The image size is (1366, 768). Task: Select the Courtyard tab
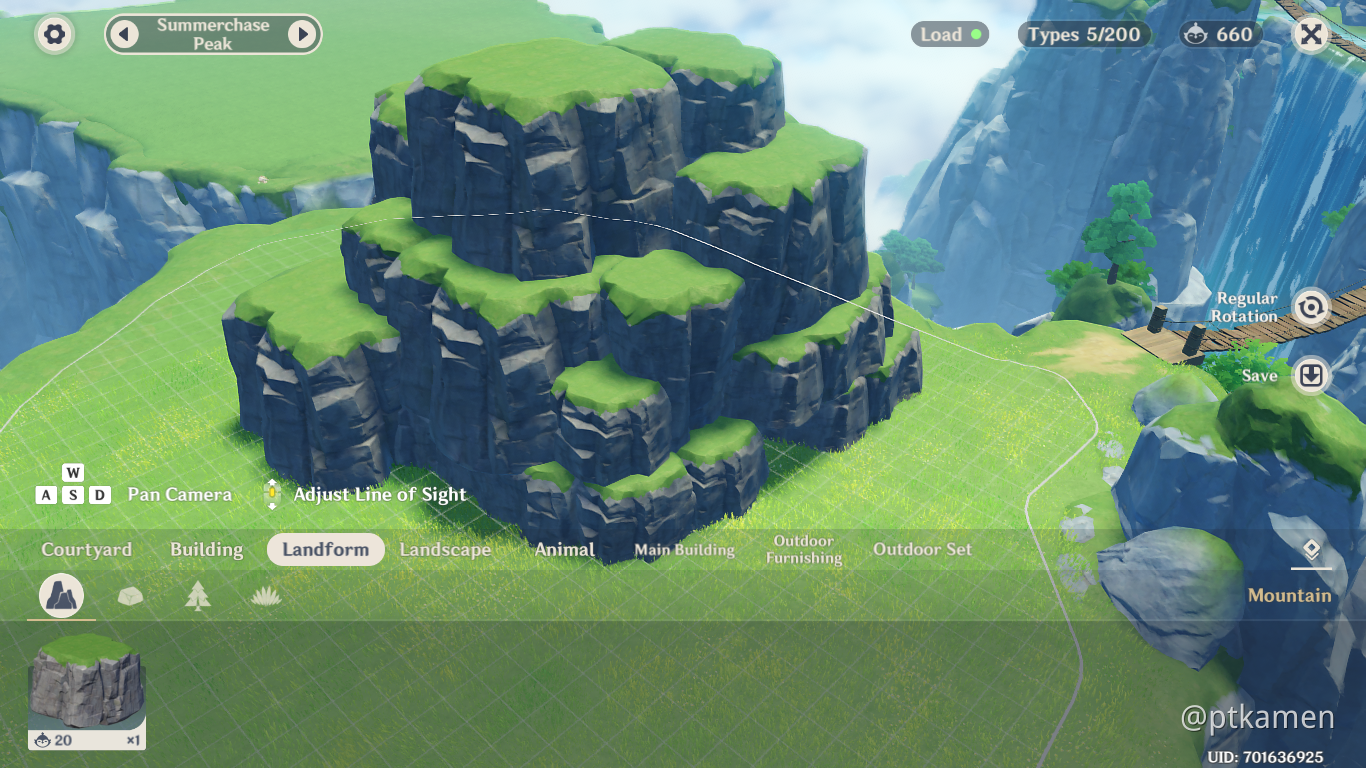(x=86, y=549)
